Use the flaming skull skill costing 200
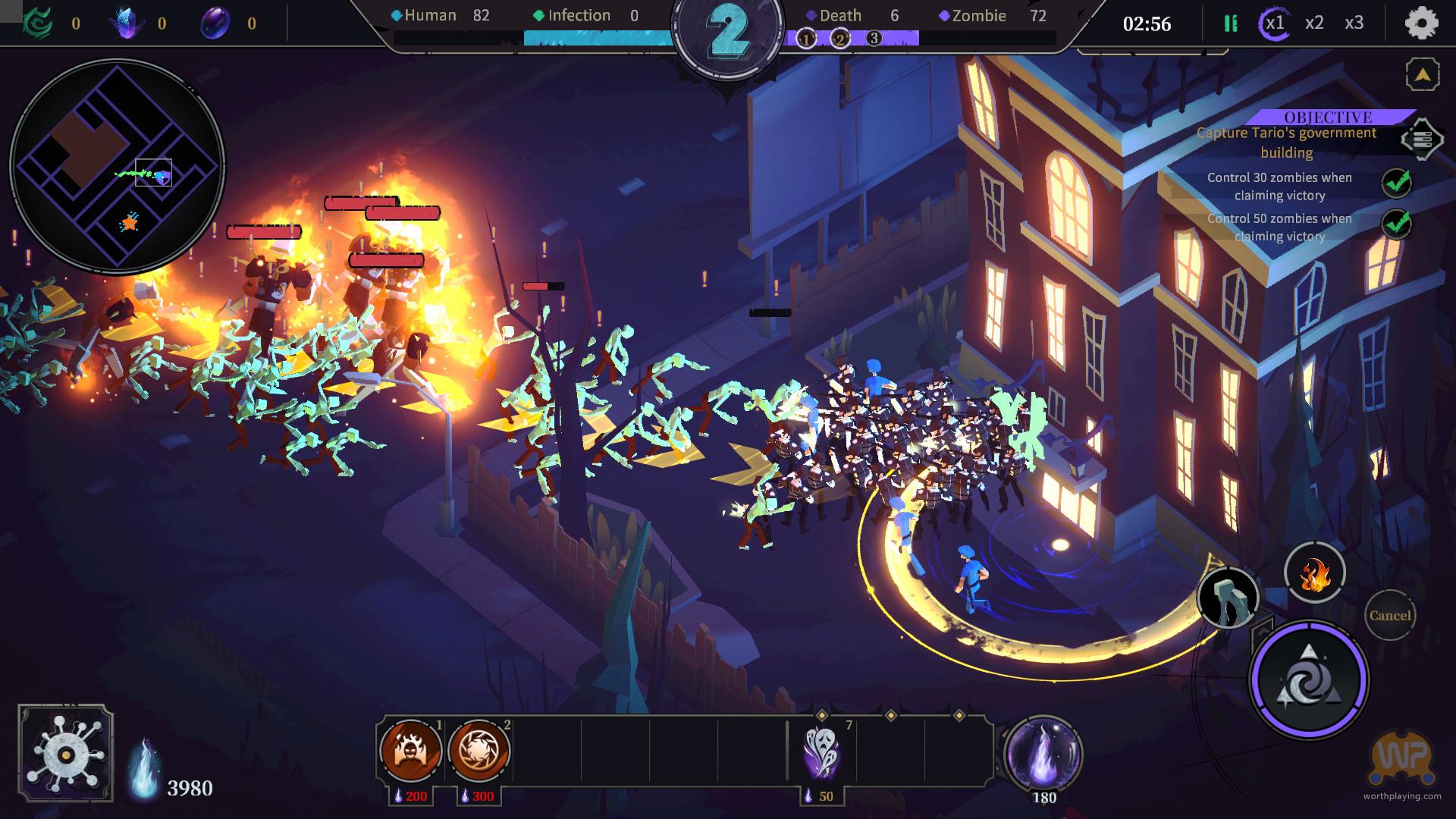This screenshot has height=819, width=1456. (x=411, y=751)
